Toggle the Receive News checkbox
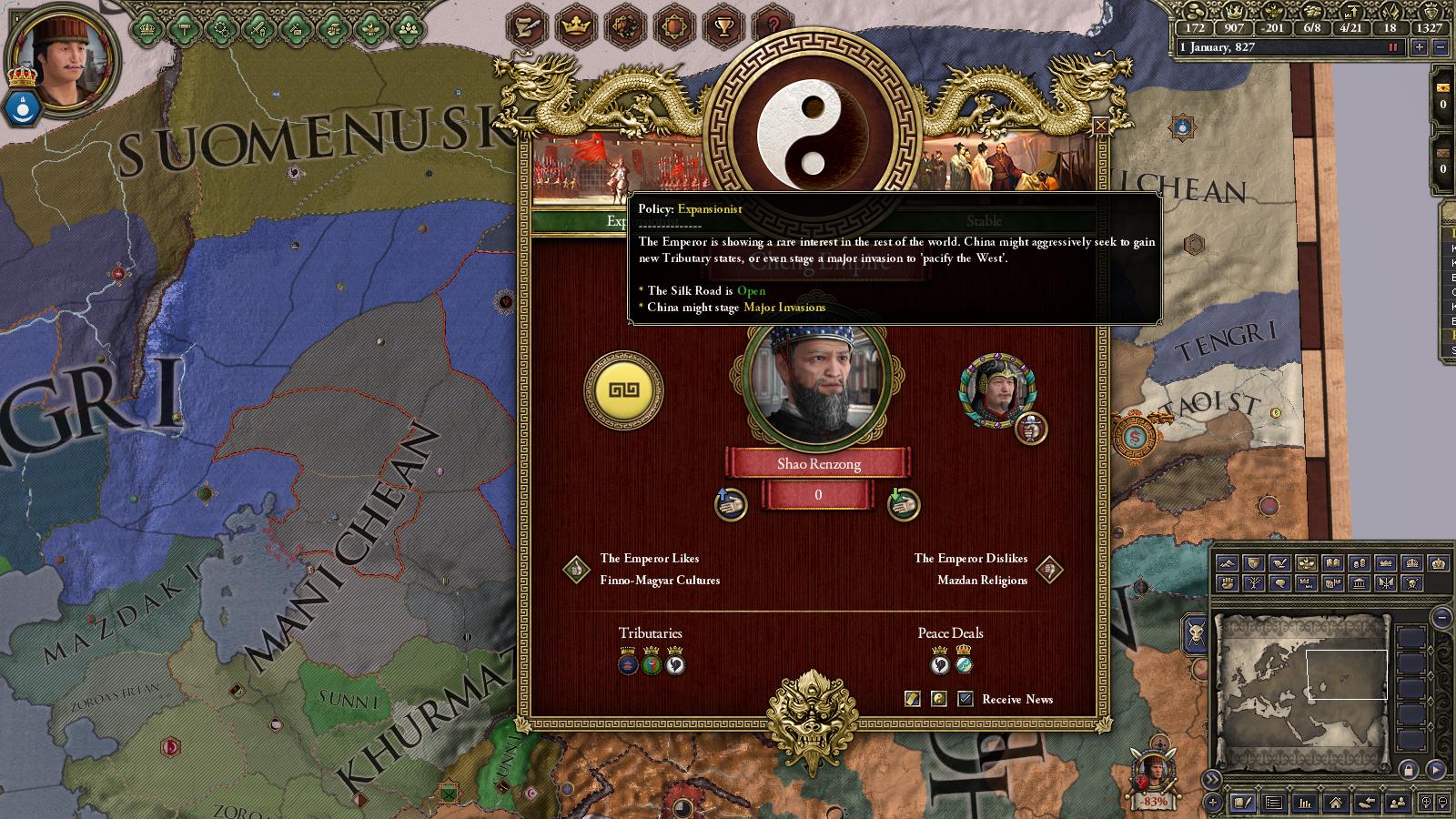1456x819 pixels. pyautogui.click(x=966, y=699)
